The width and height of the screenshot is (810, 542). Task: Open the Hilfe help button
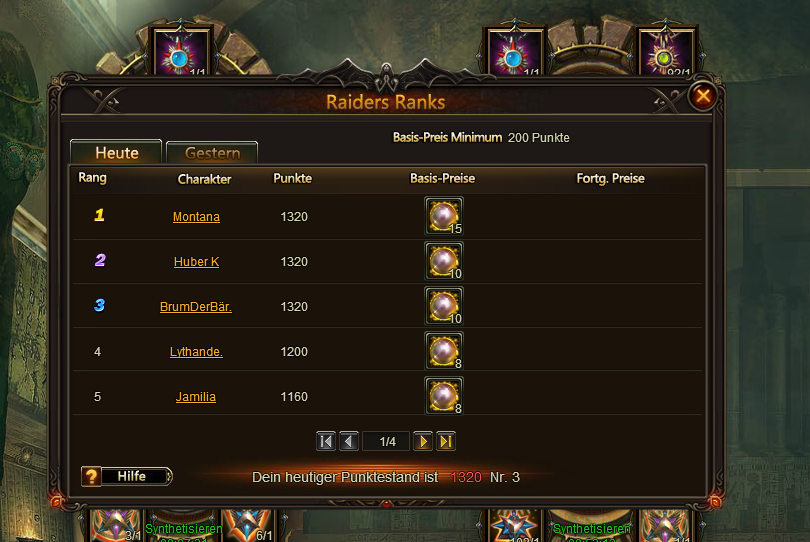pos(127,476)
